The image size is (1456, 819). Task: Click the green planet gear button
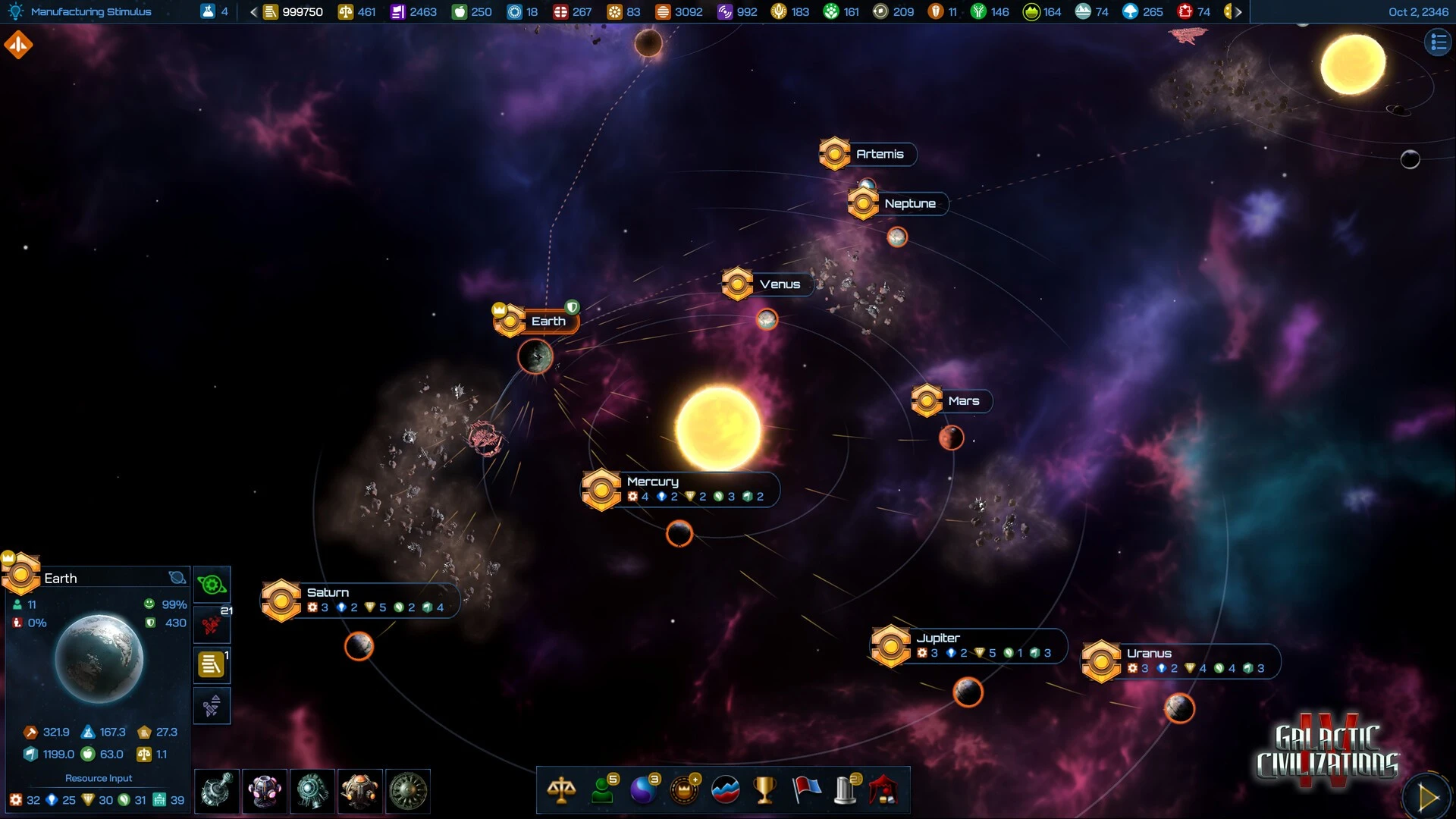212,585
